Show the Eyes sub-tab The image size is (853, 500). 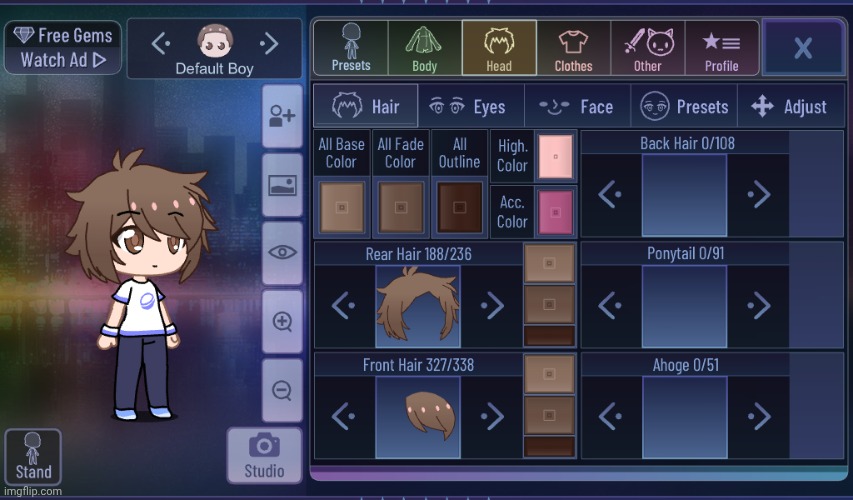tap(472, 106)
